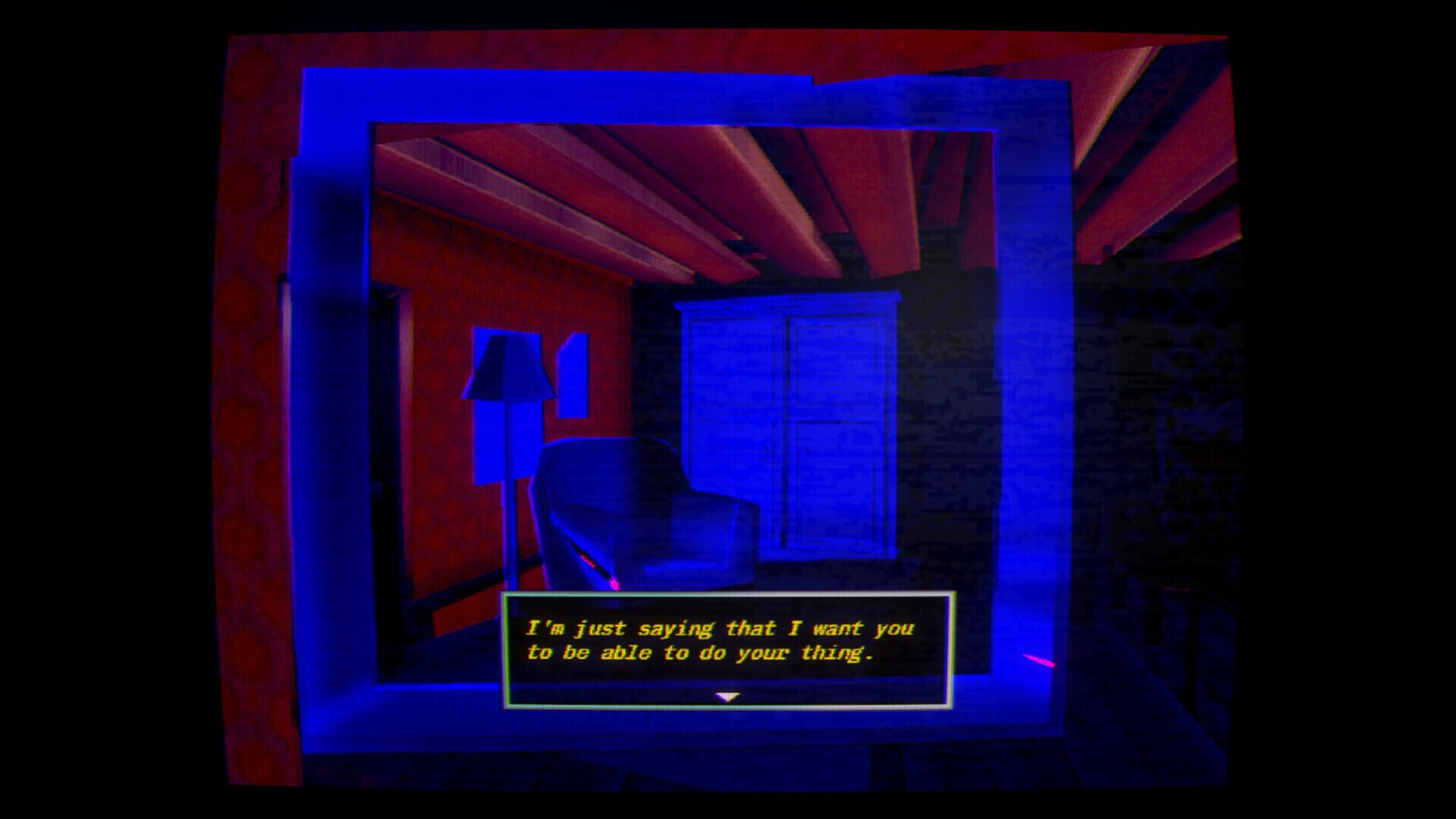
Task: Click the yellow dialogue text
Action: (x=719, y=641)
